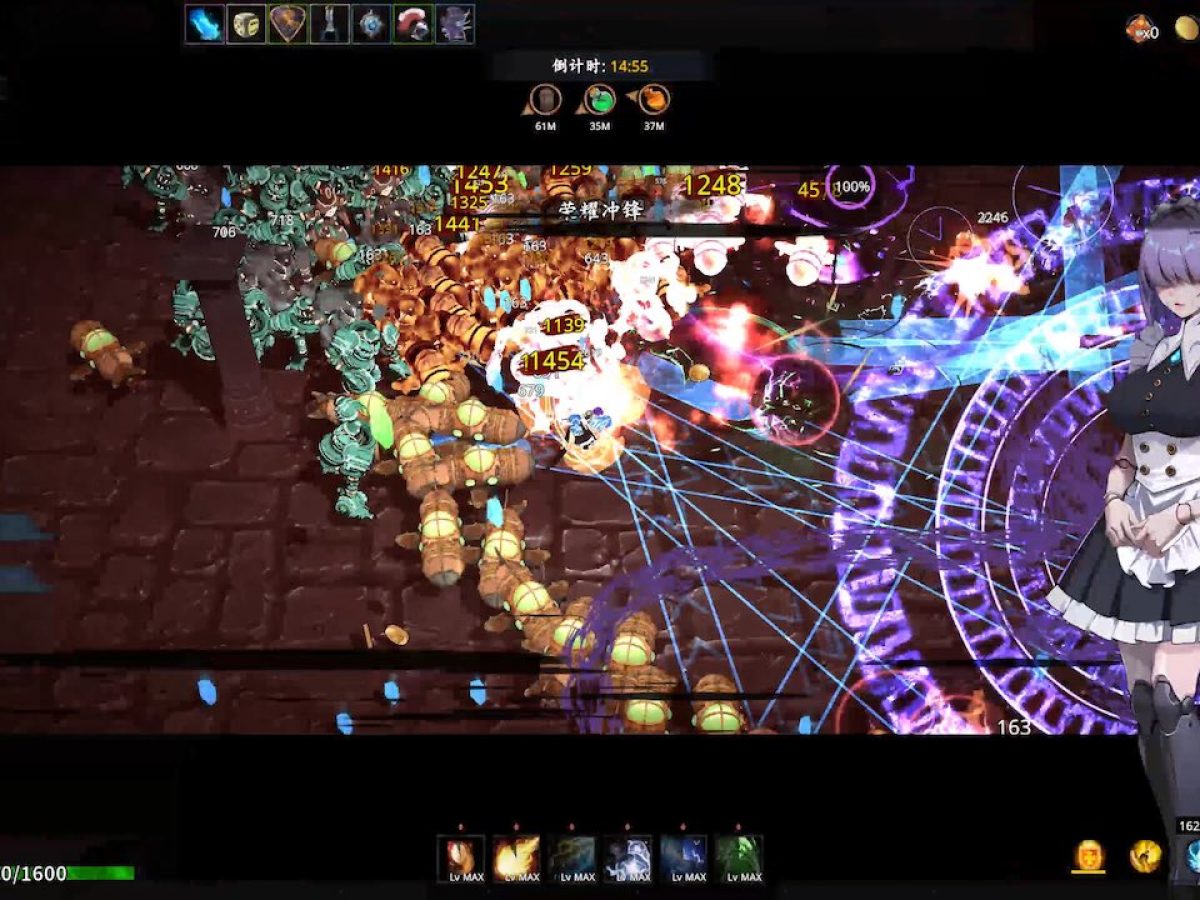This screenshot has width=1200, height=900.
Task: Select the sword item slot
Action: click(329, 24)
